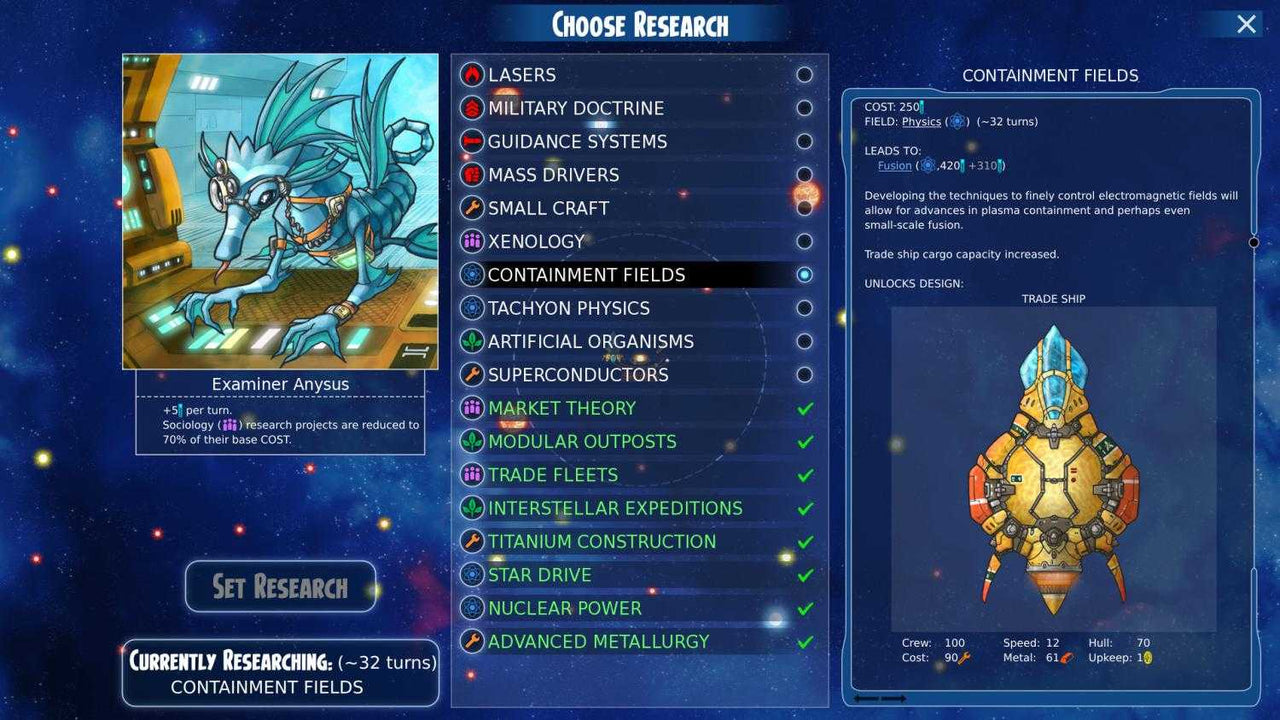Select the Lasers flame icon
This screenshot has height=720, width=1280.
tap(470, 74)
